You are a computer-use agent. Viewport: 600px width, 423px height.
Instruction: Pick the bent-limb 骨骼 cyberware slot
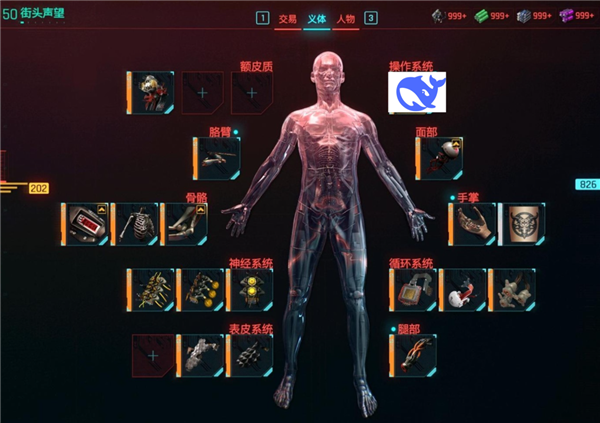pyautogui.click(x=185, y=224)
